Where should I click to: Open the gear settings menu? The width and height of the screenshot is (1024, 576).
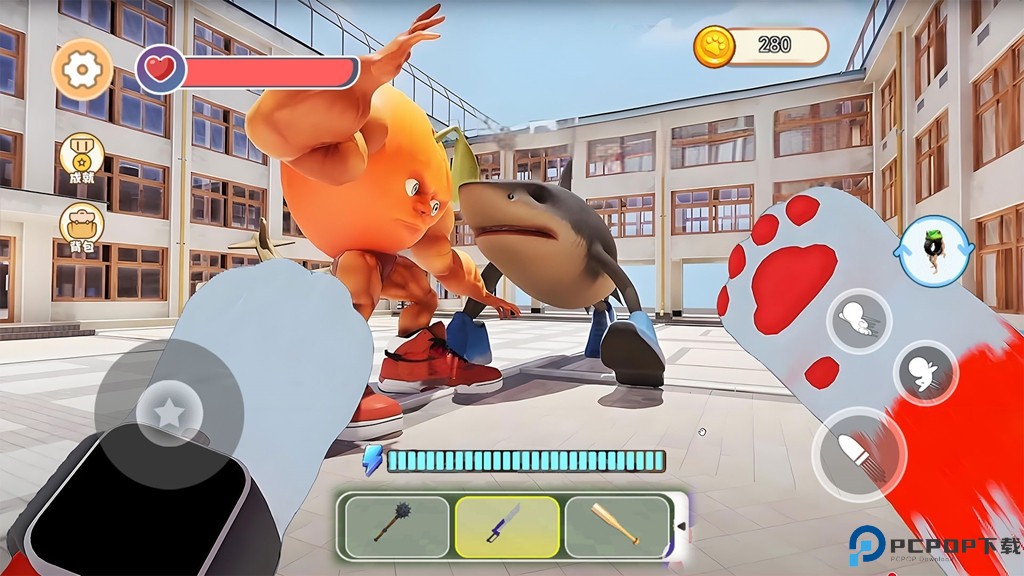click(82, 69)
